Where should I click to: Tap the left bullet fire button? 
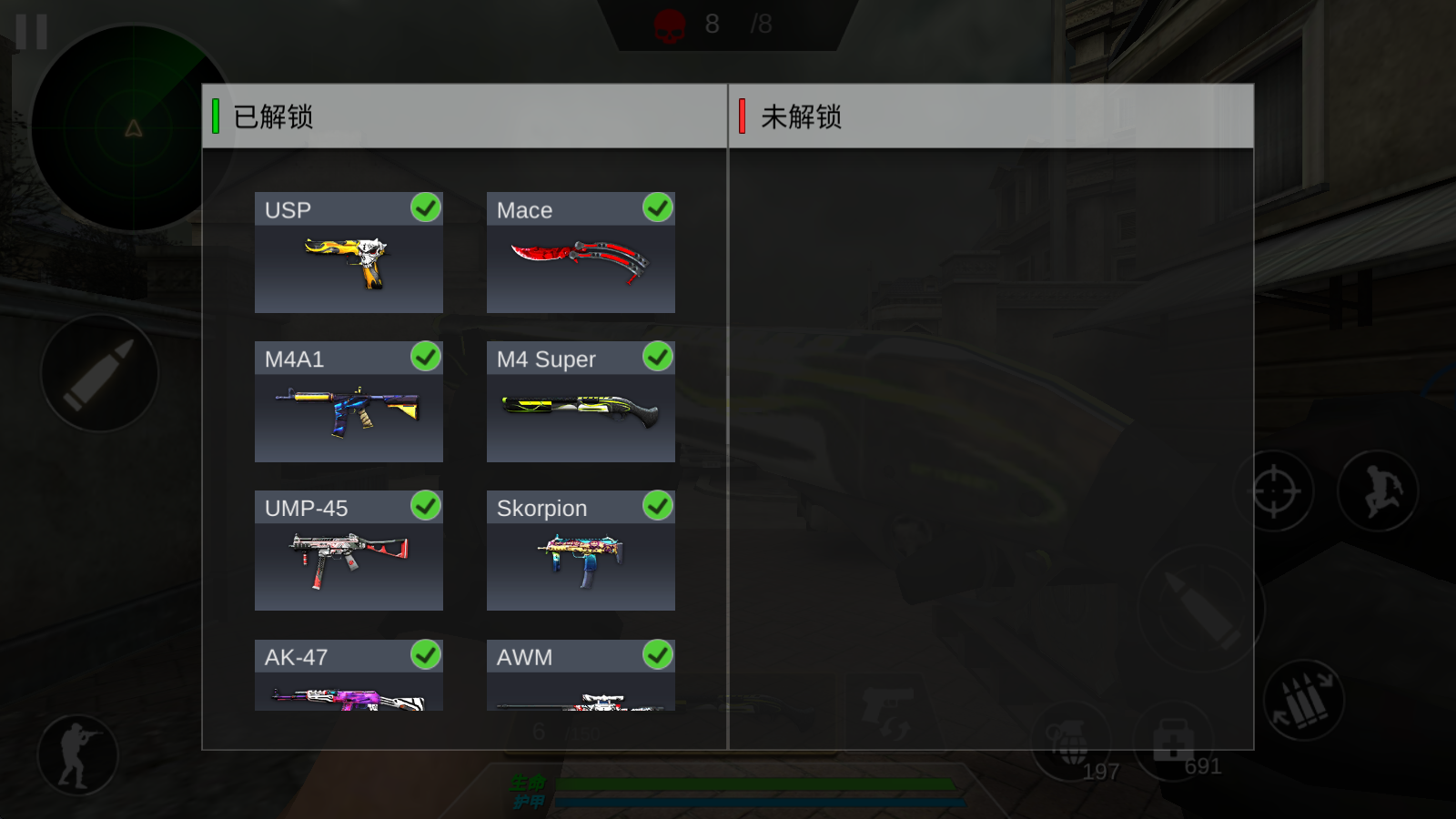tap(99, 373)
